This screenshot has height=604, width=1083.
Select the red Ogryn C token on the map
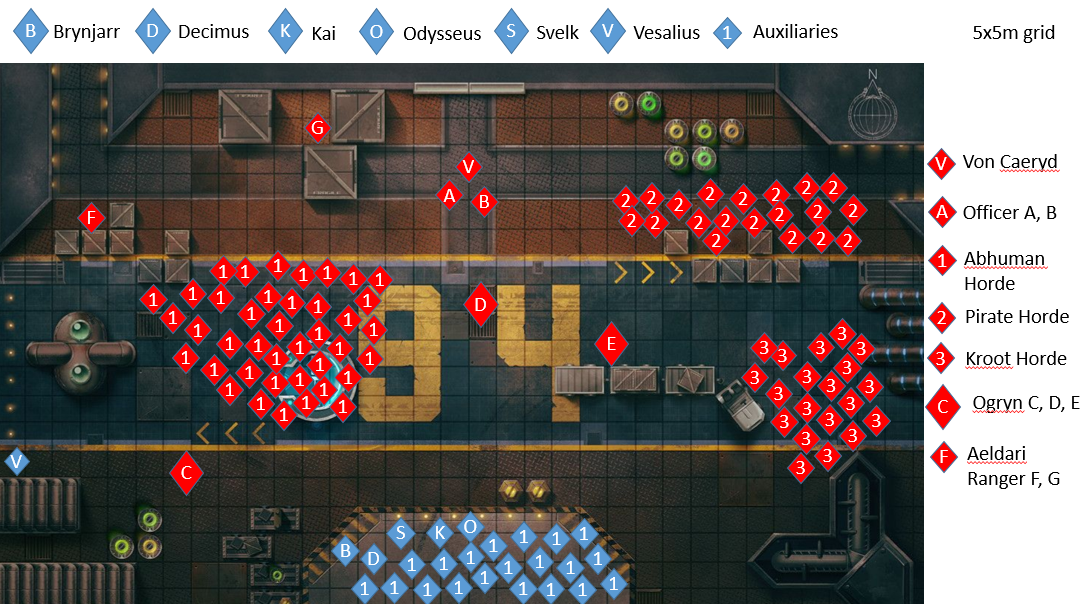pos(186,473)
